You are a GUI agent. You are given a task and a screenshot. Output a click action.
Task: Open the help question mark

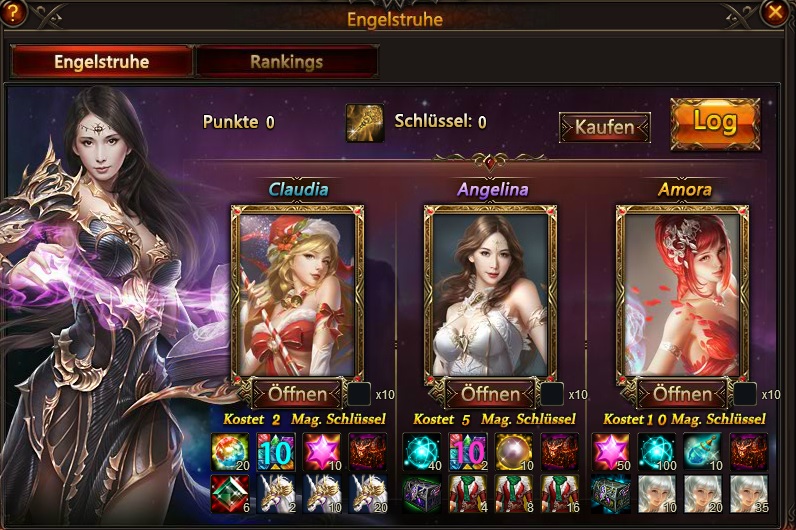click(x=16, y=13)
